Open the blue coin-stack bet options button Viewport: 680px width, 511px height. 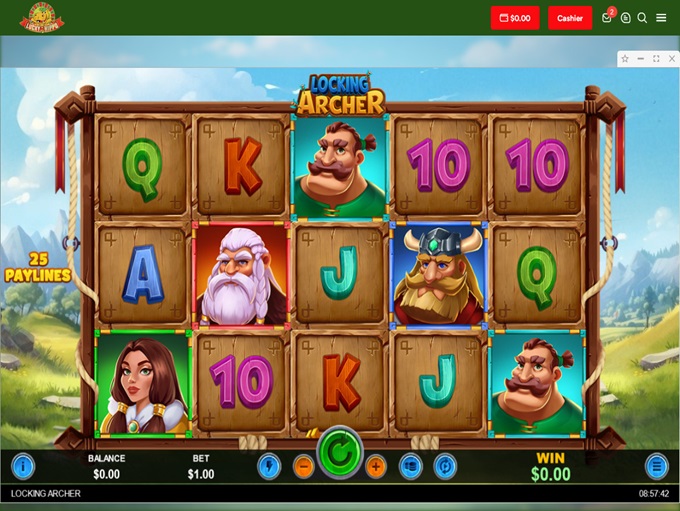(411, 466)
